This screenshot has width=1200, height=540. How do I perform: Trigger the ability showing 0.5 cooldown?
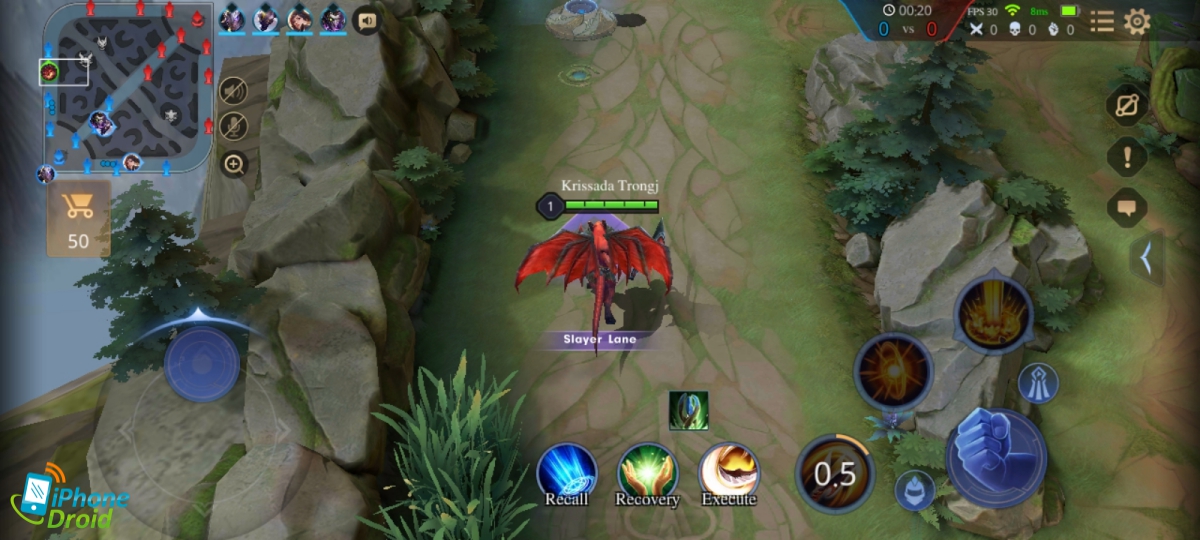click(835, 473)
